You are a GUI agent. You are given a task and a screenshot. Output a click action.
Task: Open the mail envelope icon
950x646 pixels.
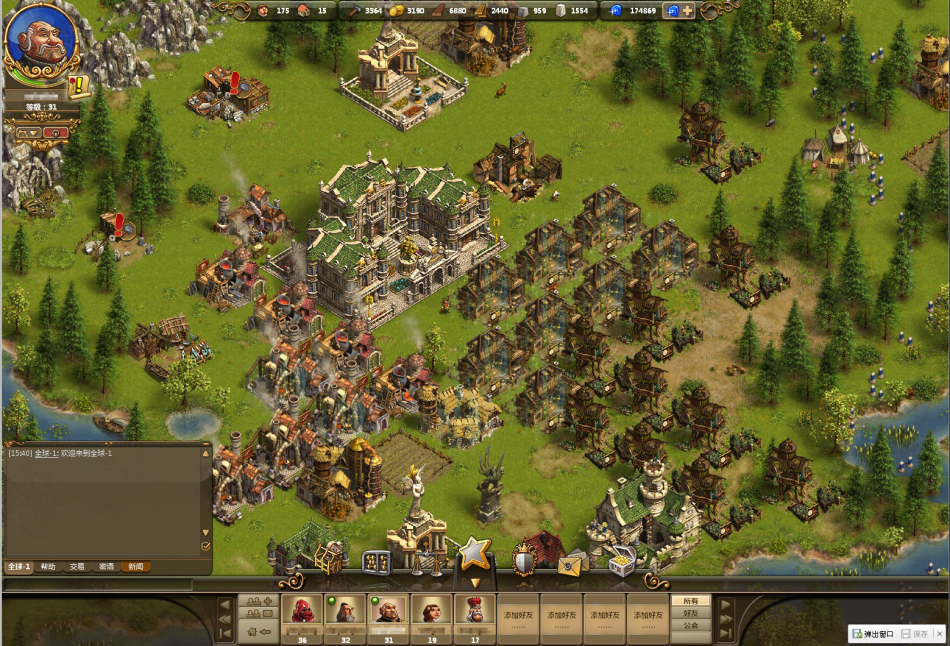571,563
